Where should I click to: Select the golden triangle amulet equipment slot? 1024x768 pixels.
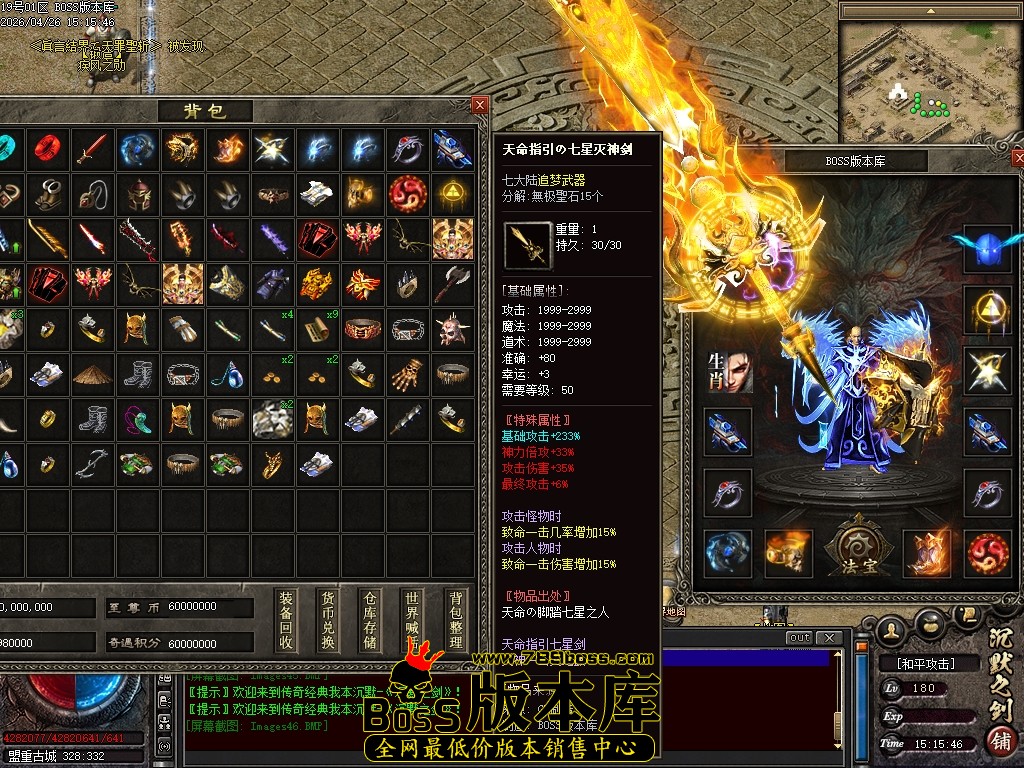[x=987, y=309]
